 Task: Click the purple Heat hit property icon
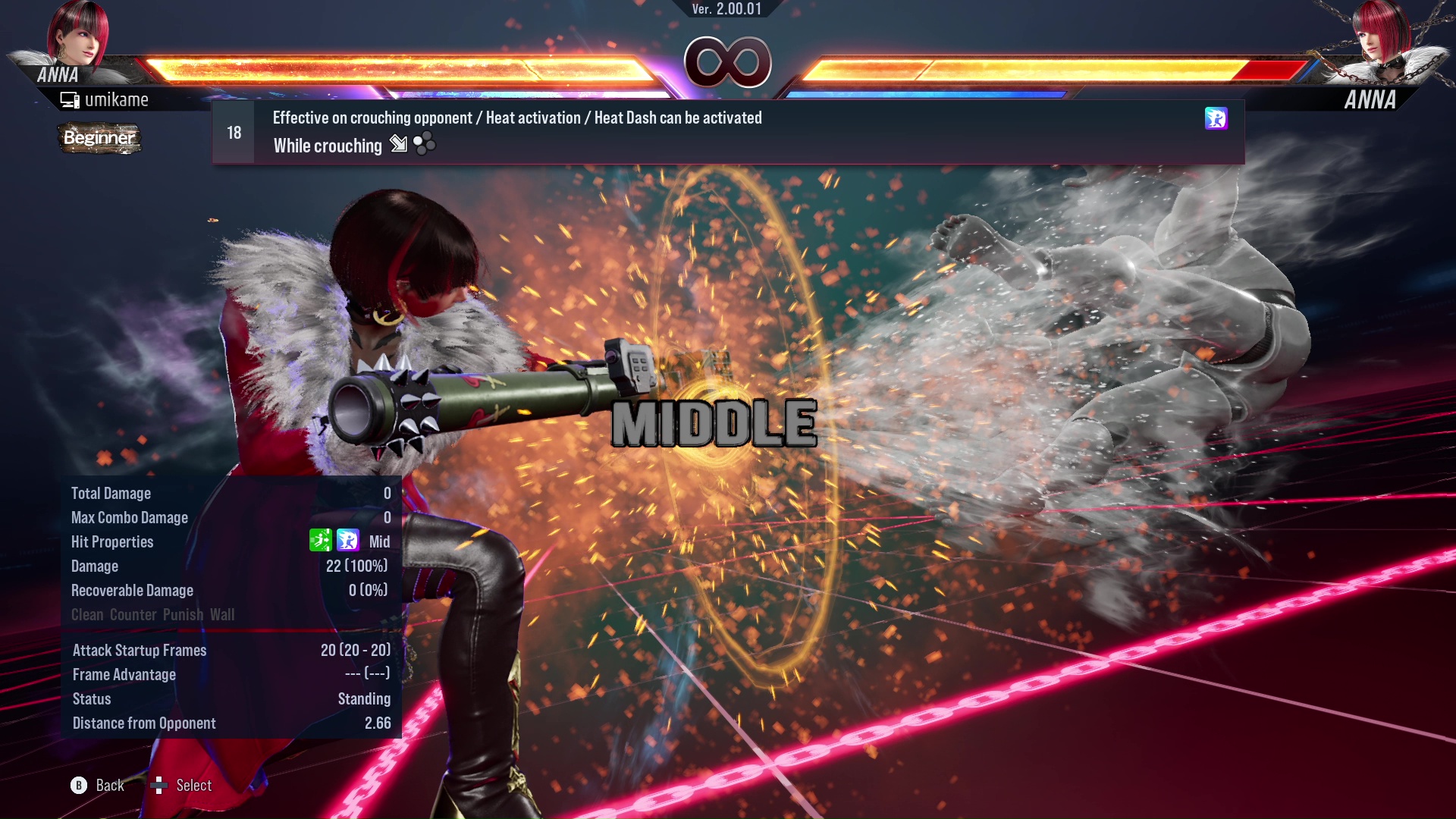coord(347,541)
